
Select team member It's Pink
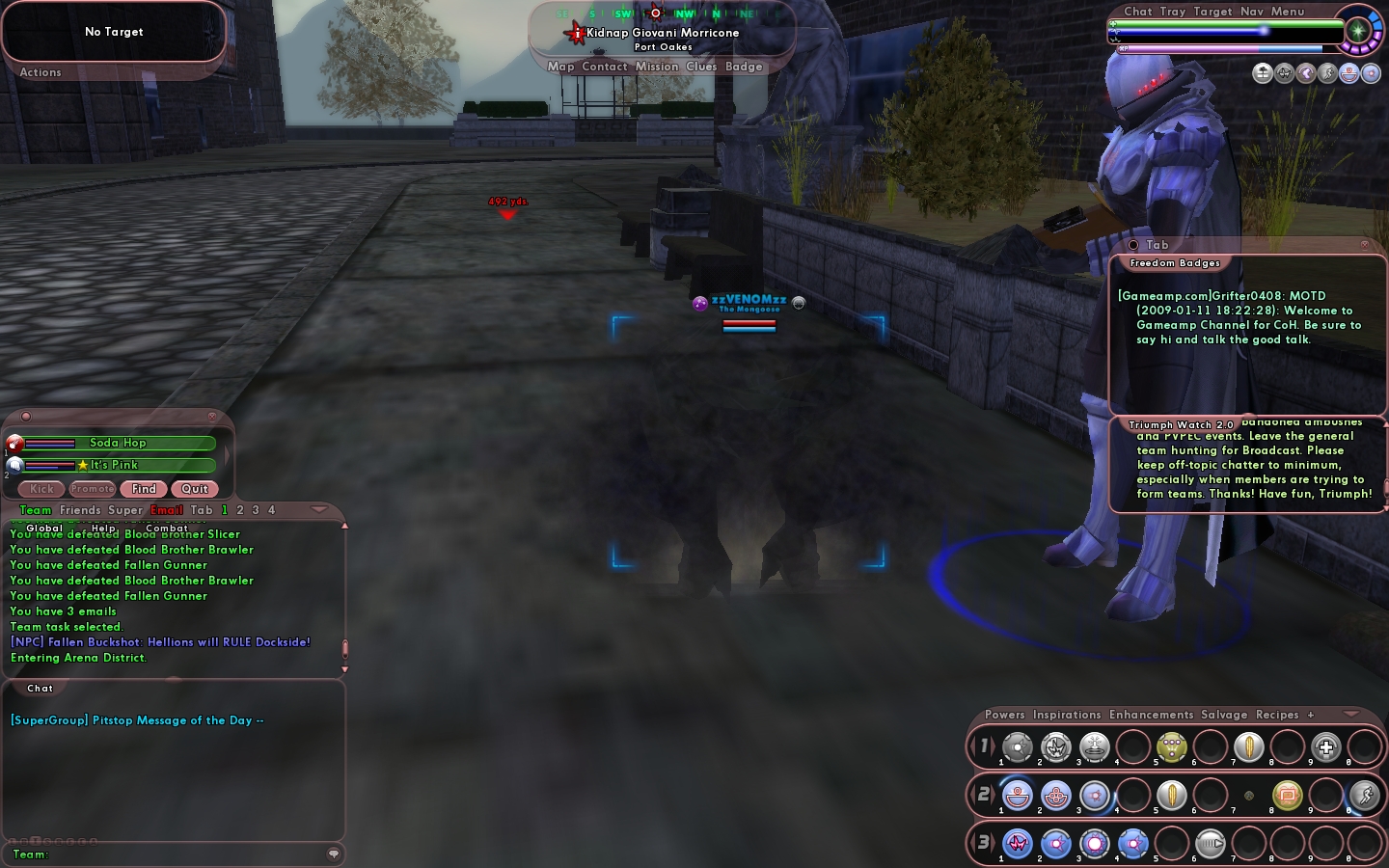click(x=114, y=465)
